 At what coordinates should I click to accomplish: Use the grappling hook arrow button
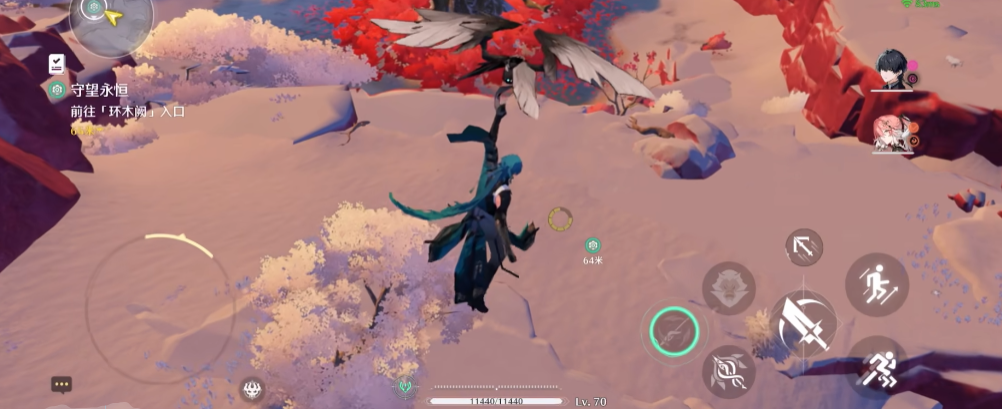[804, 247]
